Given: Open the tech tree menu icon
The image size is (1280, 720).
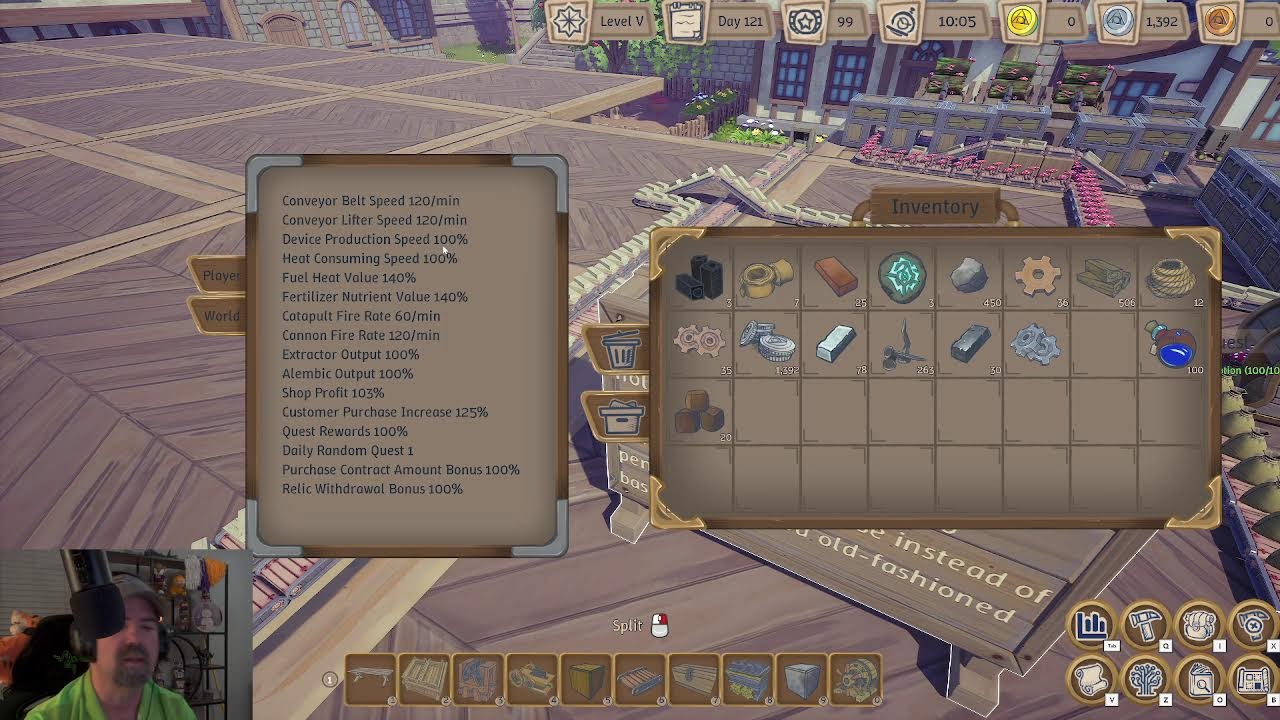Looking at the screenshot, I should tap(1145, 680).
